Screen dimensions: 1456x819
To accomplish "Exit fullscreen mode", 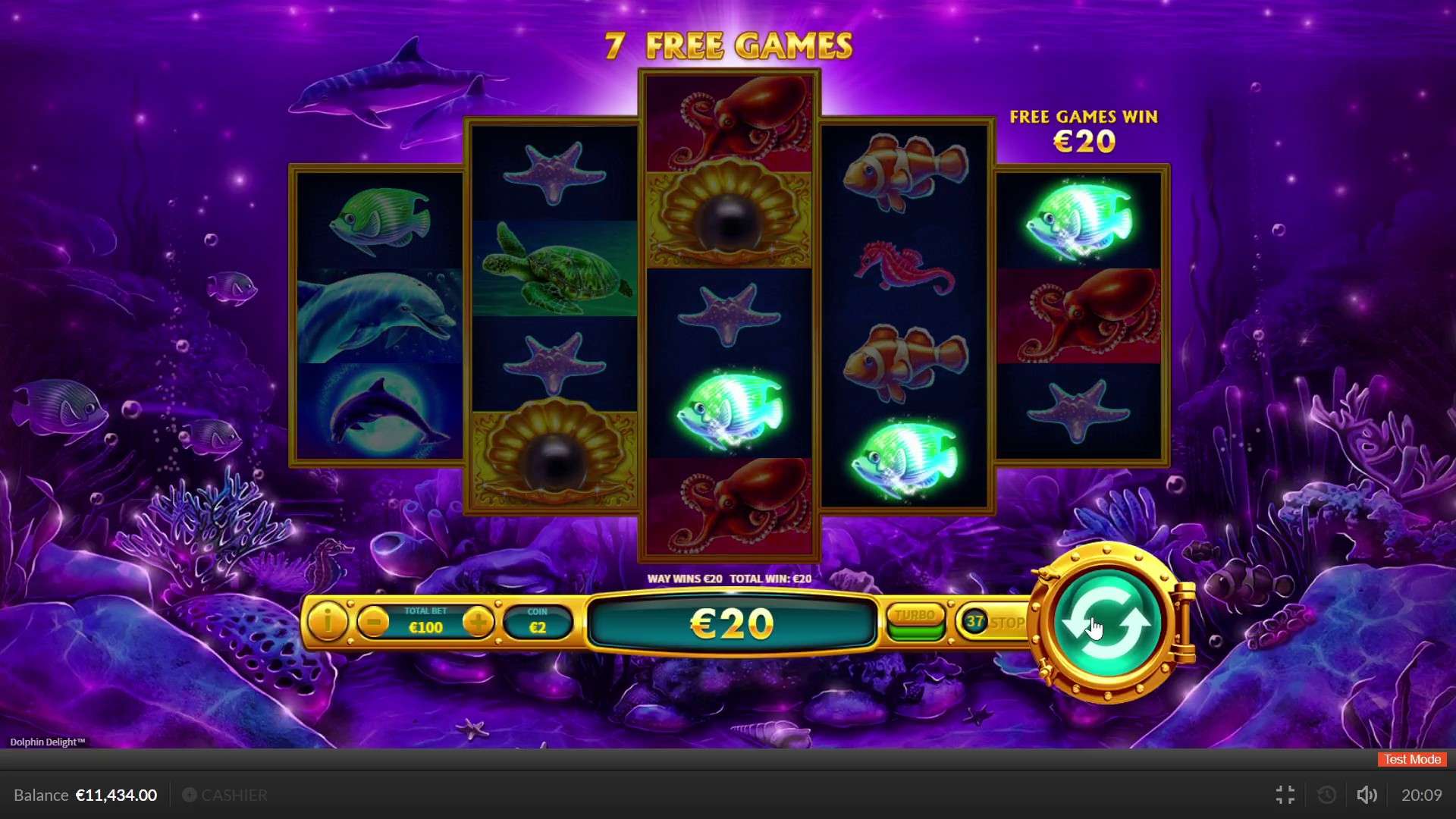I will (x=1285, y=795).
